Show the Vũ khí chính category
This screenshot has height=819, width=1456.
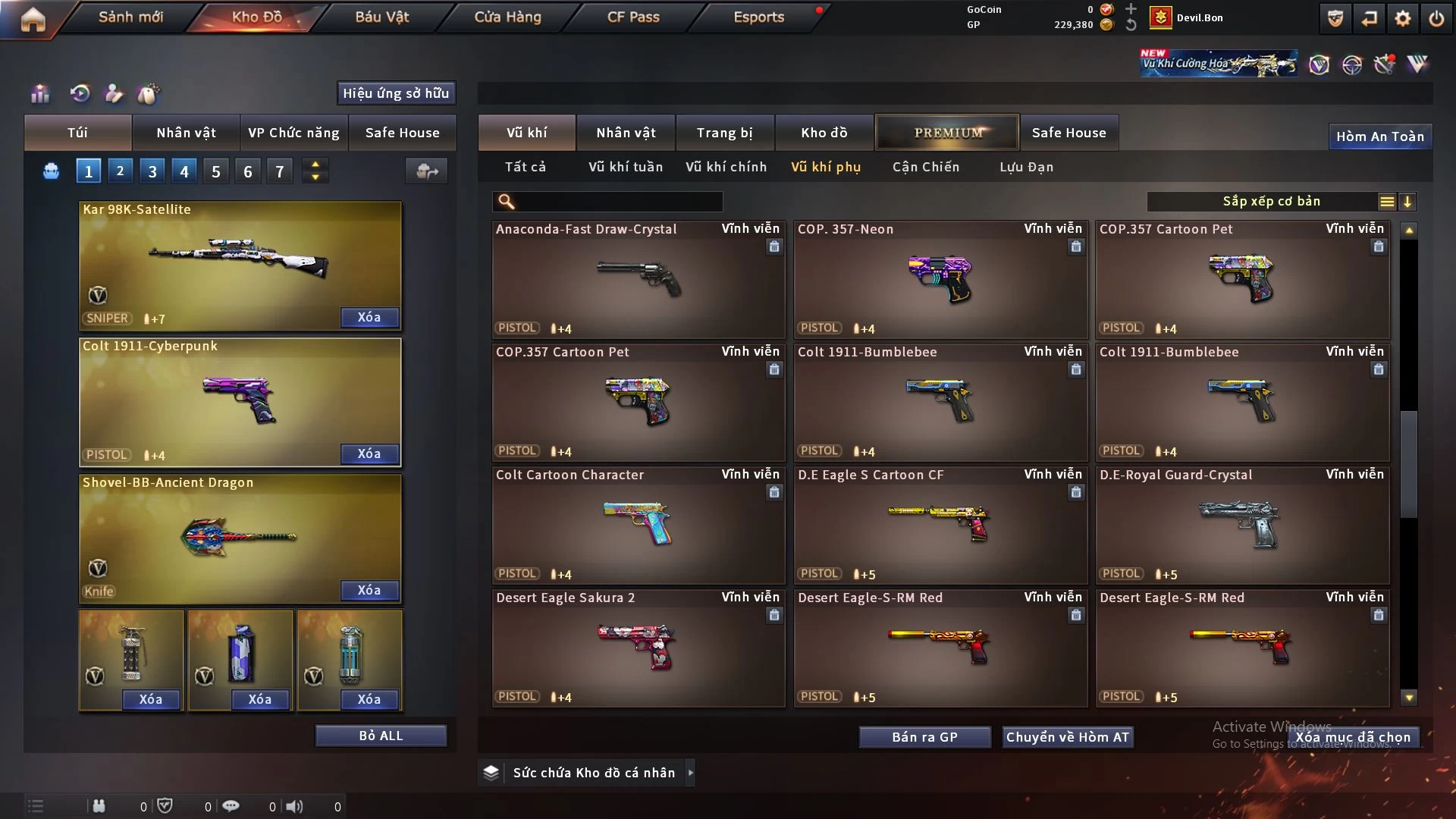coord(726,167)
